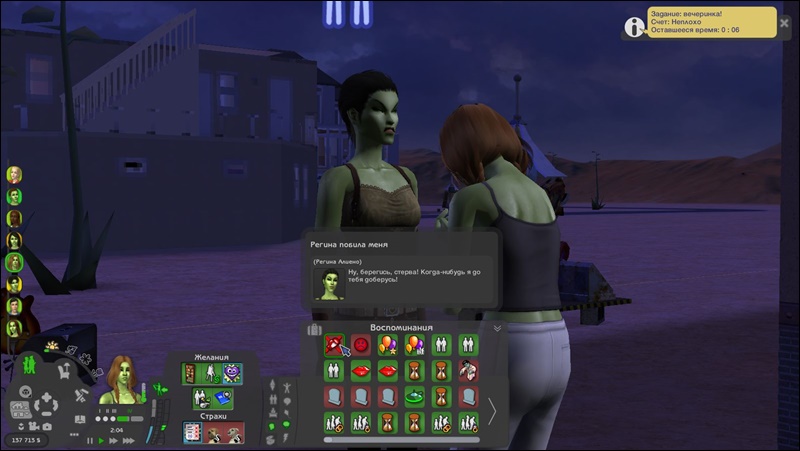This screenshot has width=800, height=451.
Task: View the zombie memory icon
Action: click(468, 371)
